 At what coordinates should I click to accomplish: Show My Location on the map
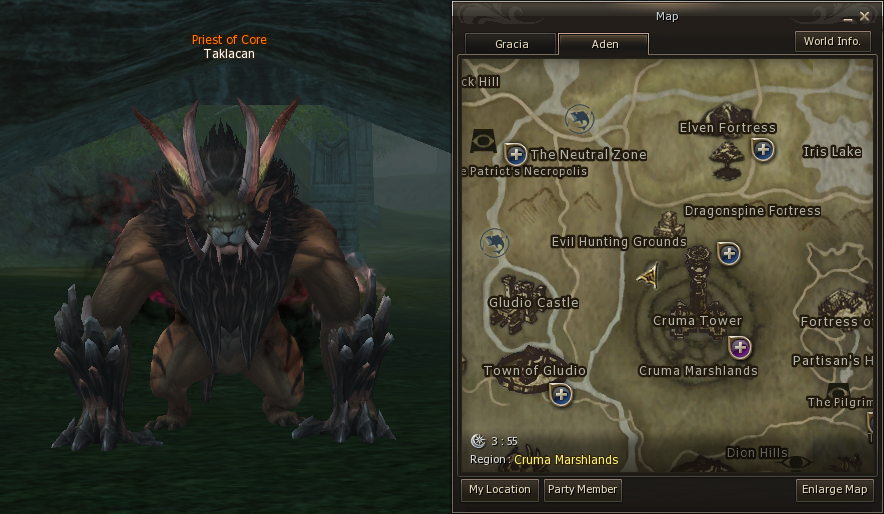(x=499, y=489)
